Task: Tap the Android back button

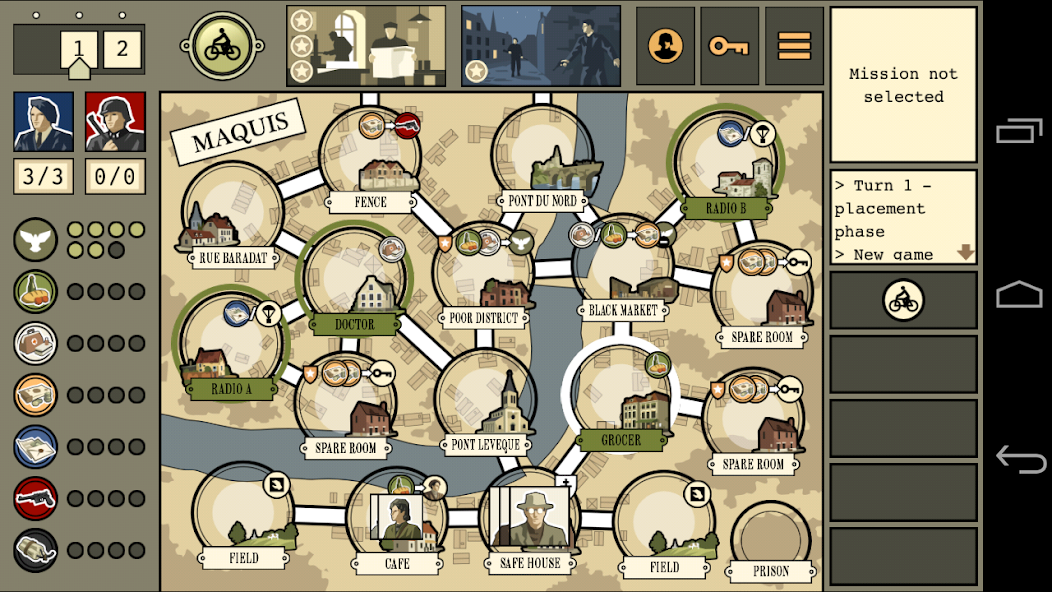Action: [1020, 459]
